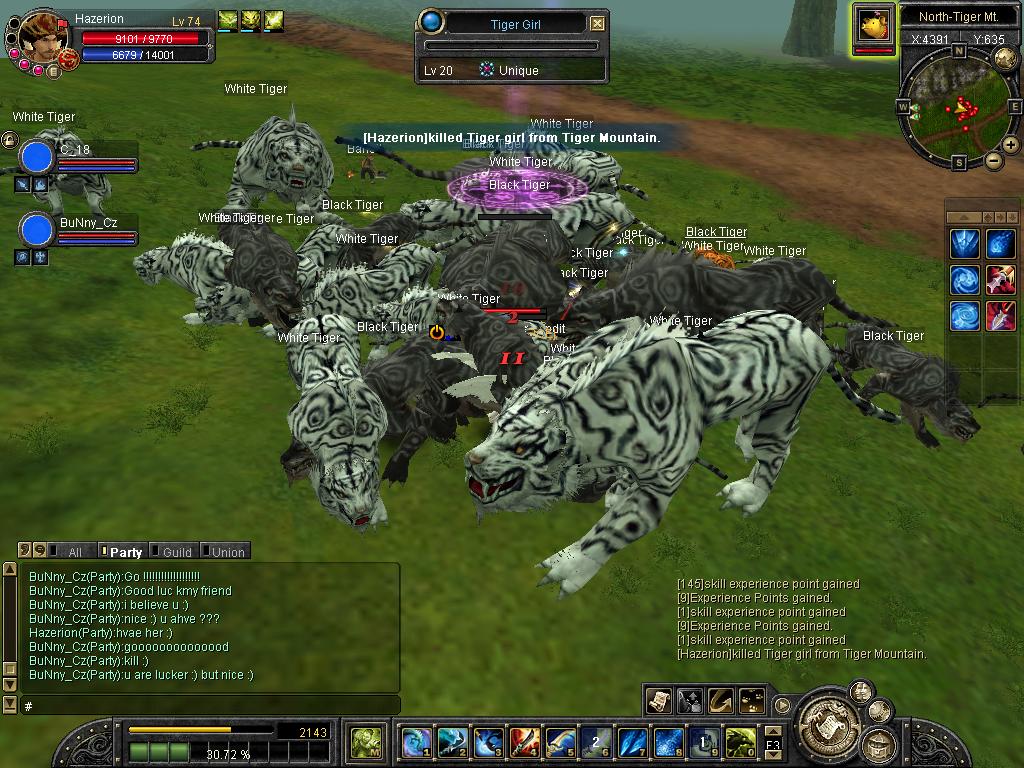
Task: Close the Tiger Girl target window
Action: pos(597,23)
